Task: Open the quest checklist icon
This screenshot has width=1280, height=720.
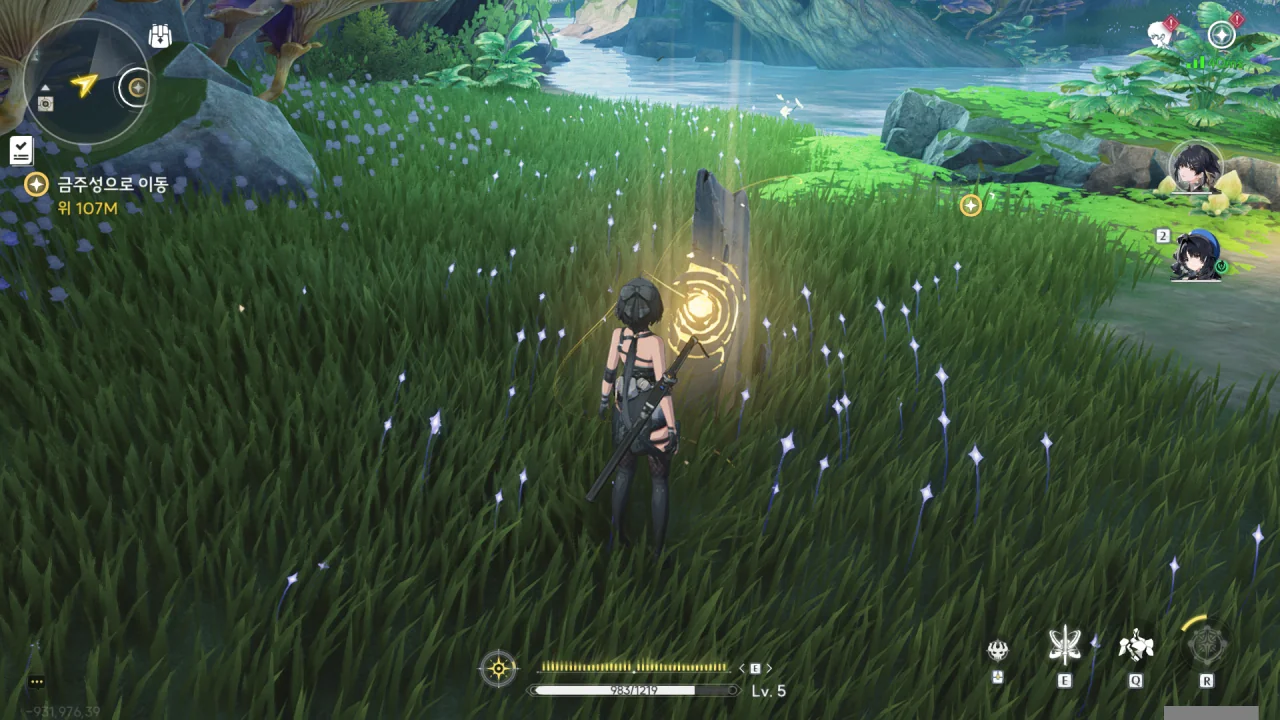Action: 21,151
